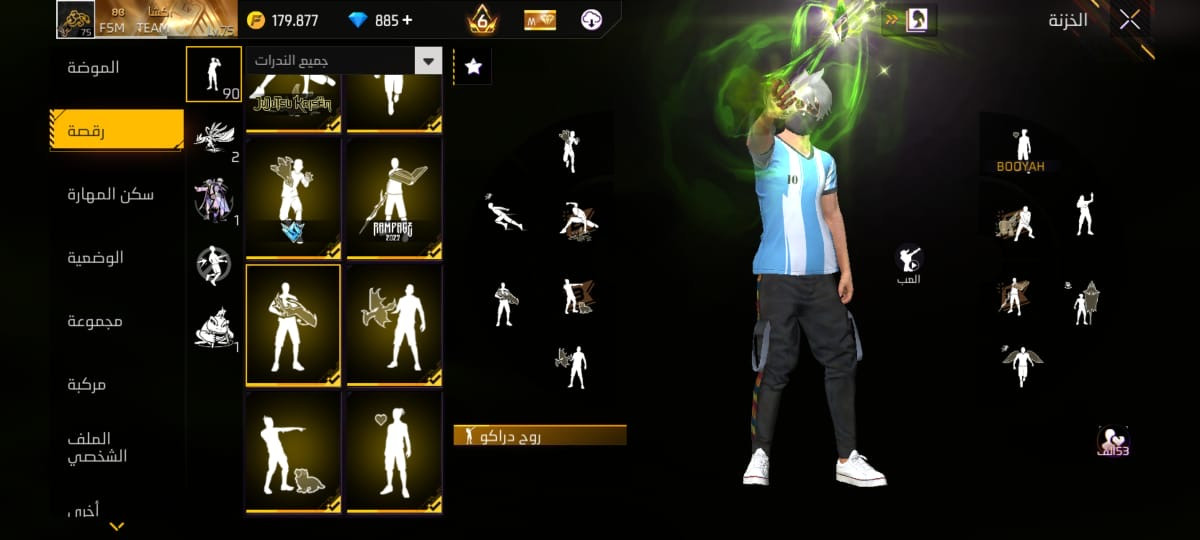
Task: Play the selected emote with العب
Action: tap(909, 262)
